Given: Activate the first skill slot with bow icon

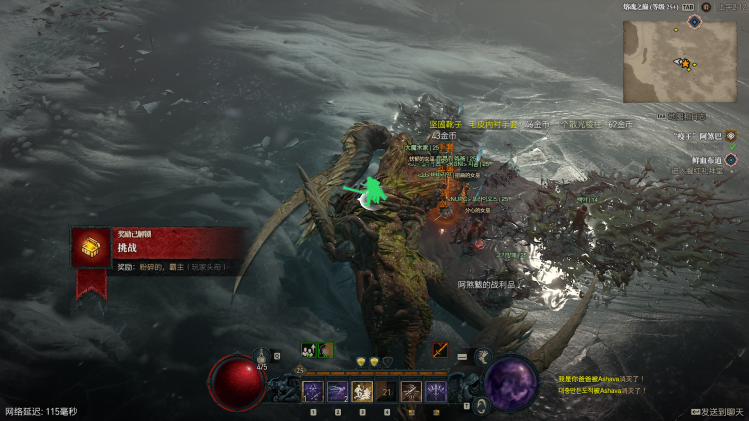Looking at the screenshot, I should click(x=313, y=392).
